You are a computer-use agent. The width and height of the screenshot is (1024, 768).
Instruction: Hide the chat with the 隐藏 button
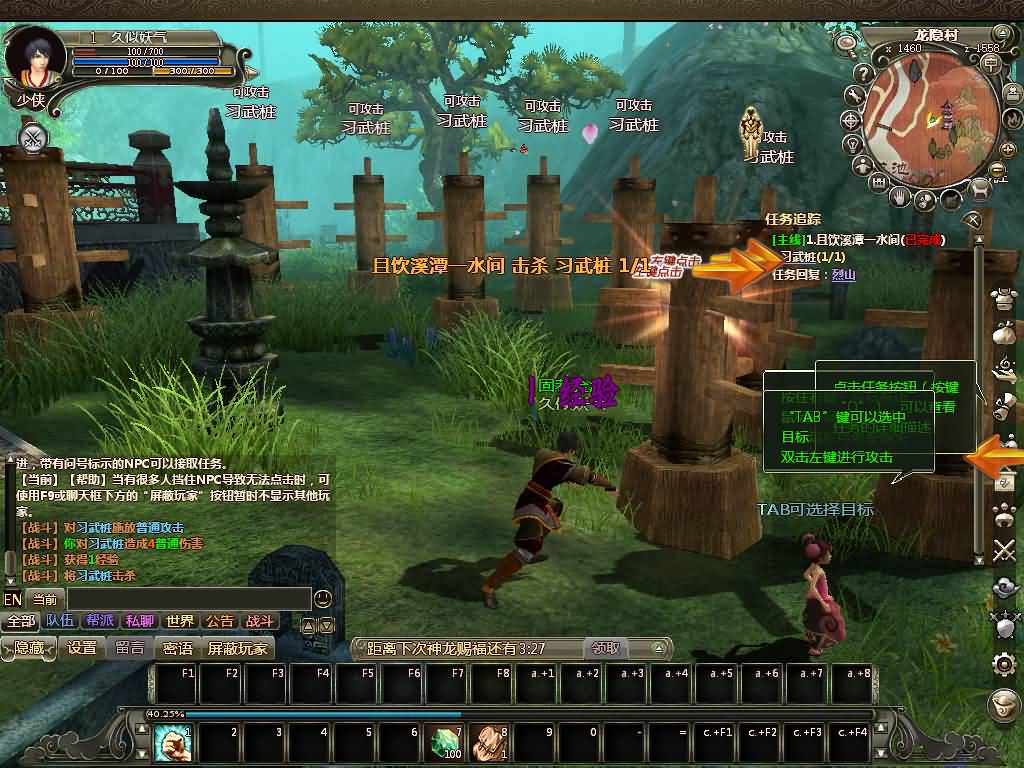(x=29, y=648)
